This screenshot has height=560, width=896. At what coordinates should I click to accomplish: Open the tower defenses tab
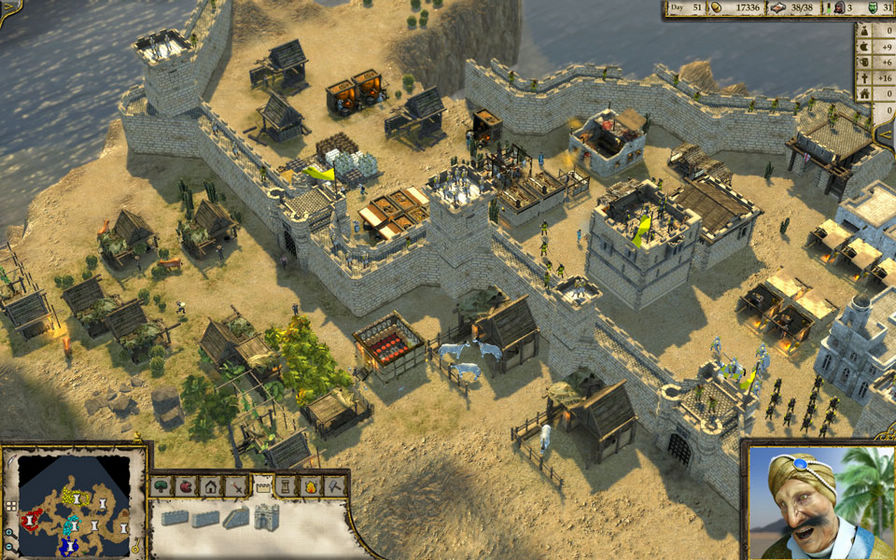coord(287,487)
